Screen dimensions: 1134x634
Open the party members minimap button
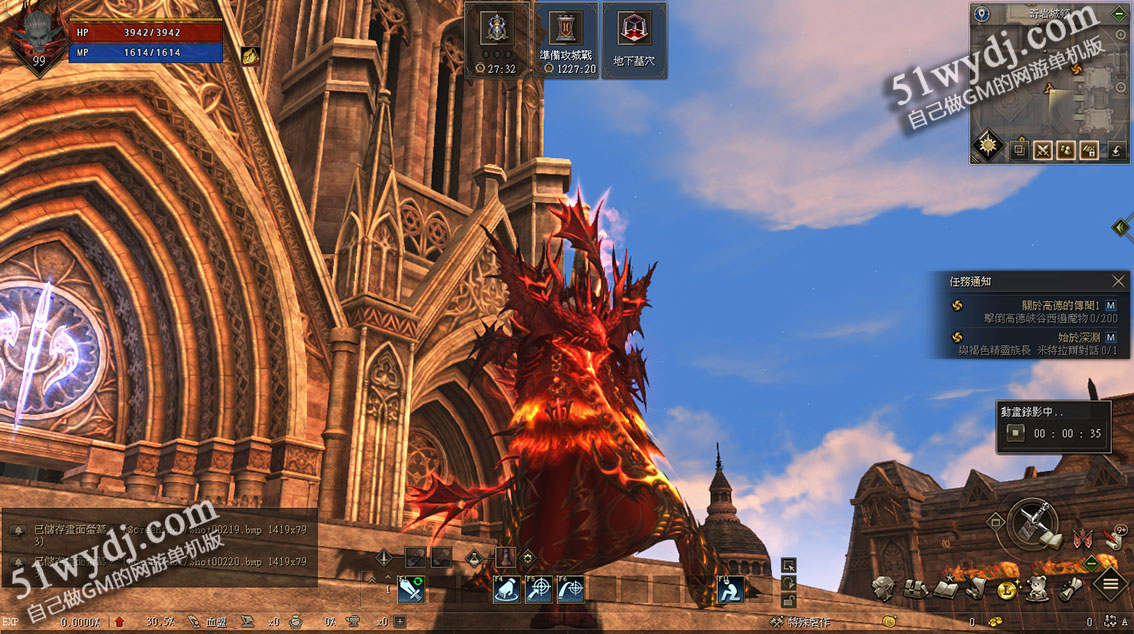[1067, 151]
